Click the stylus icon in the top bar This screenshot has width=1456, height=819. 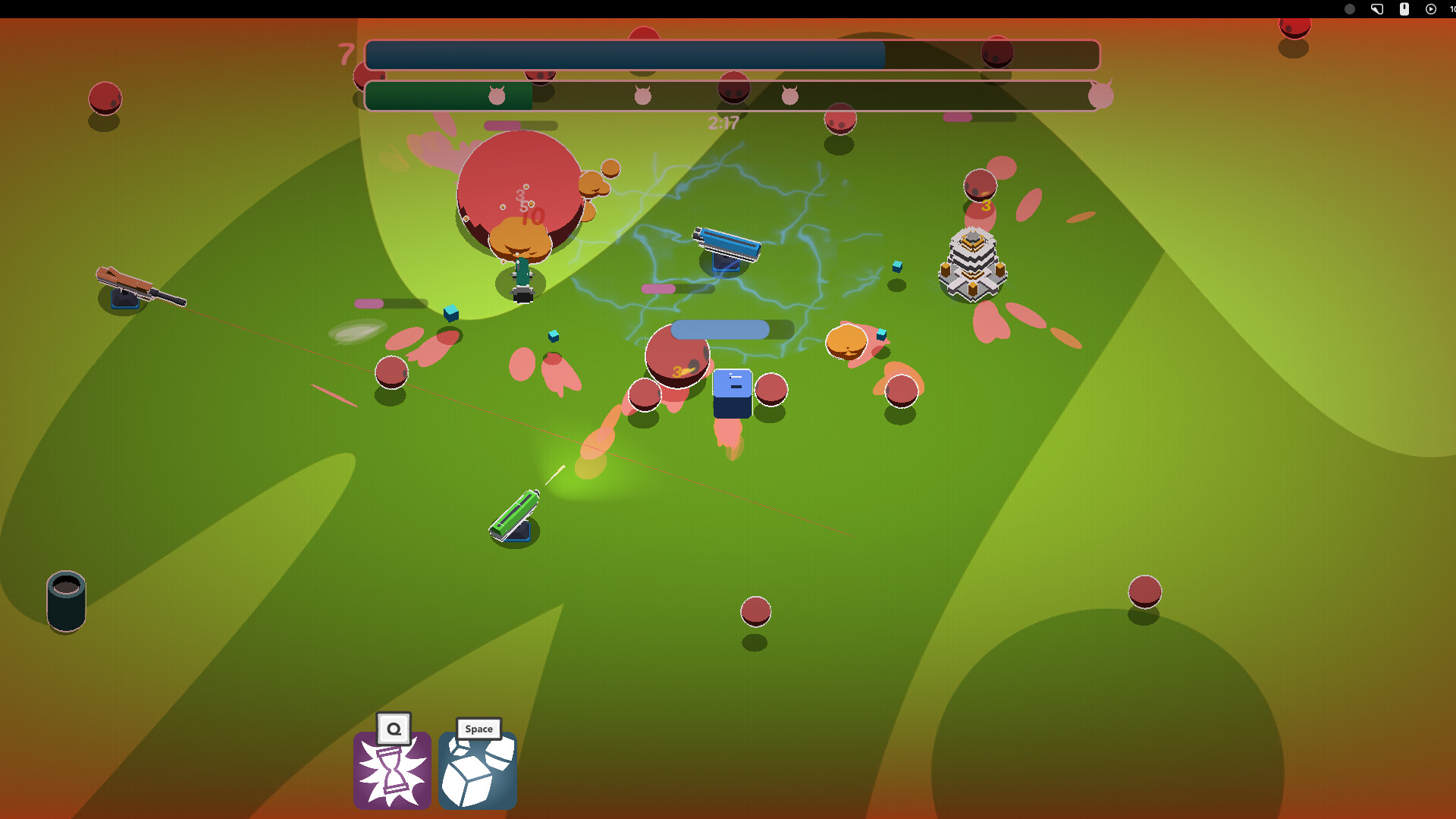[1377, 9]
